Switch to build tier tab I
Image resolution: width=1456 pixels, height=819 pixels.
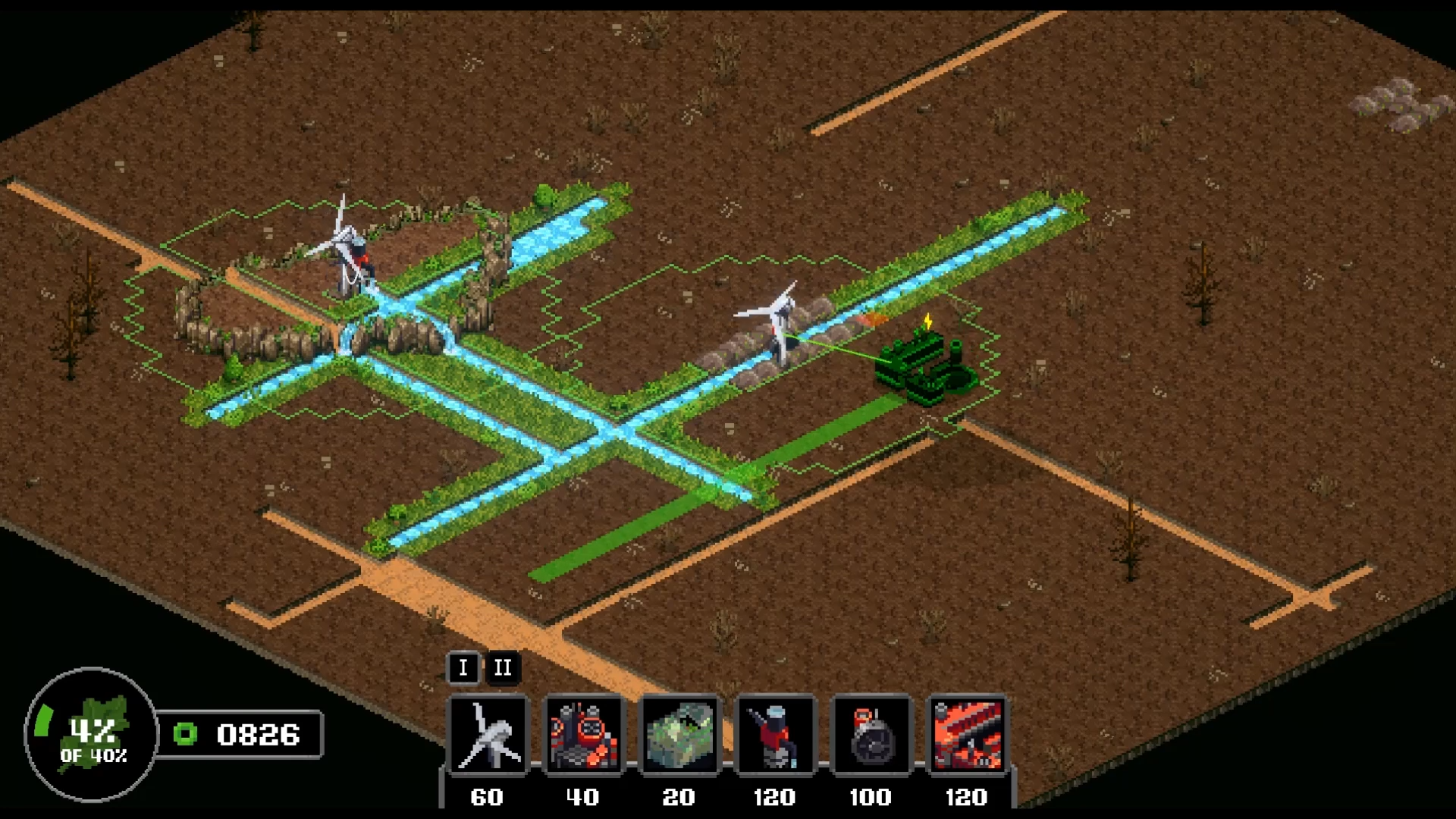point(463,669)
